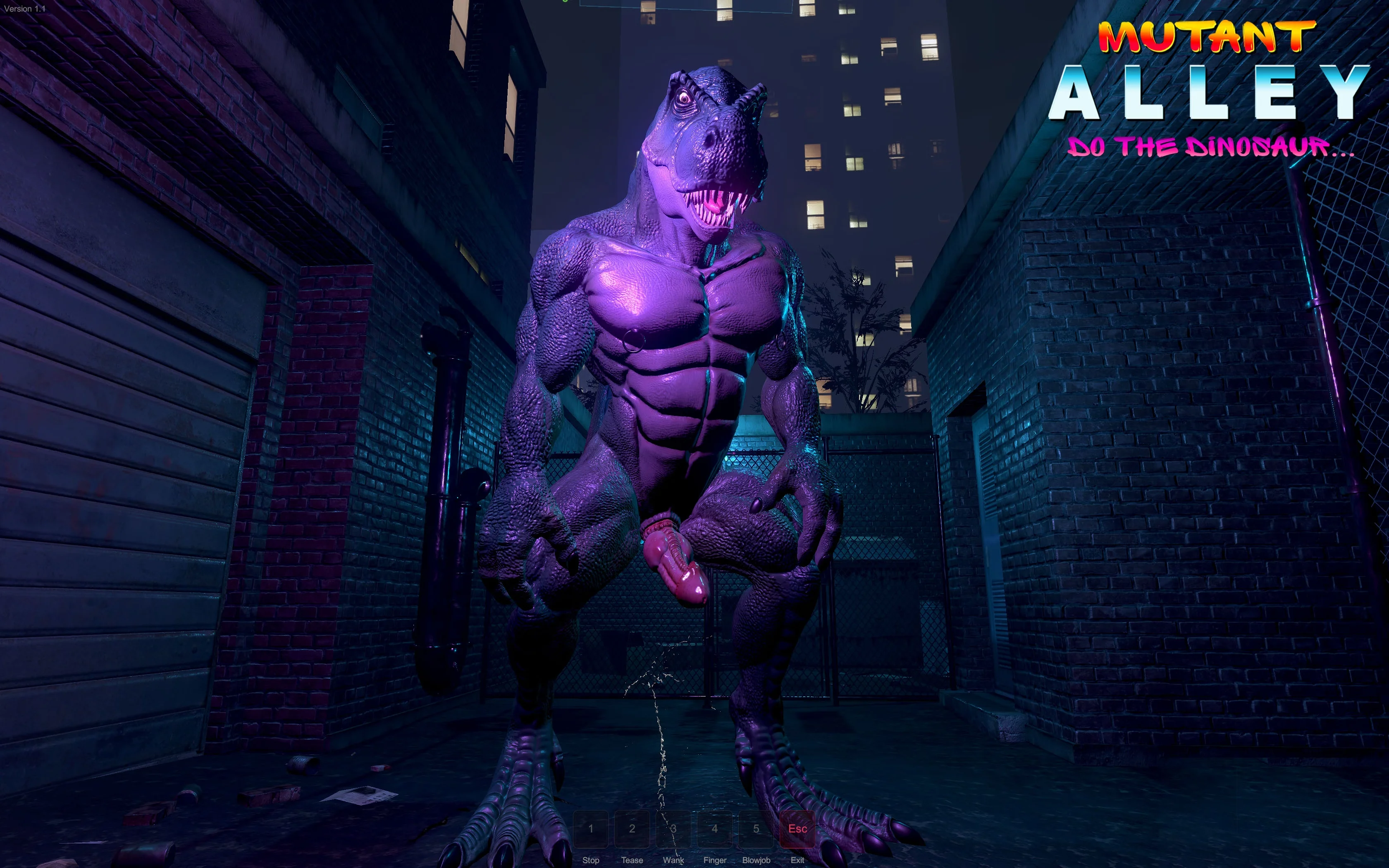Viewport: 1389px width, 868px height.
Task: Exit using the red Esc button
Action: (797, 828)
